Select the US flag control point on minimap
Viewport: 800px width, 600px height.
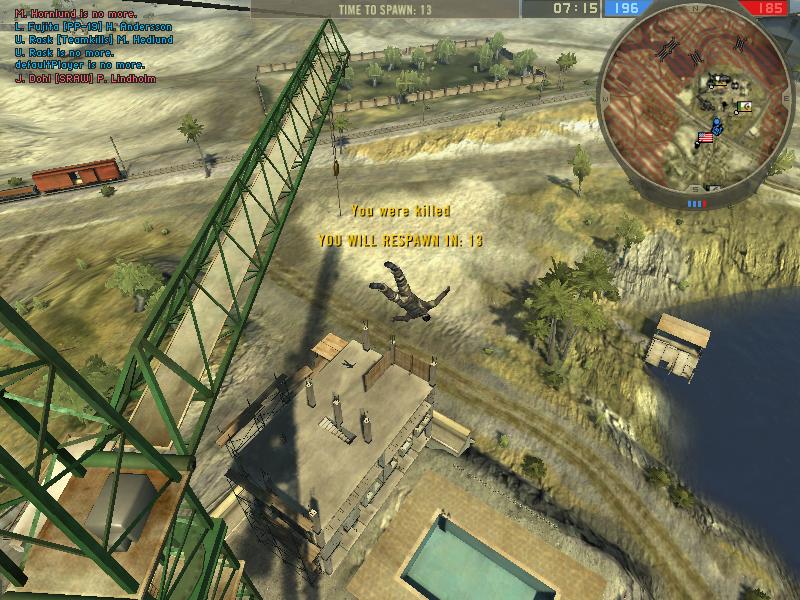pyautogui.click(x=705, y=138)
